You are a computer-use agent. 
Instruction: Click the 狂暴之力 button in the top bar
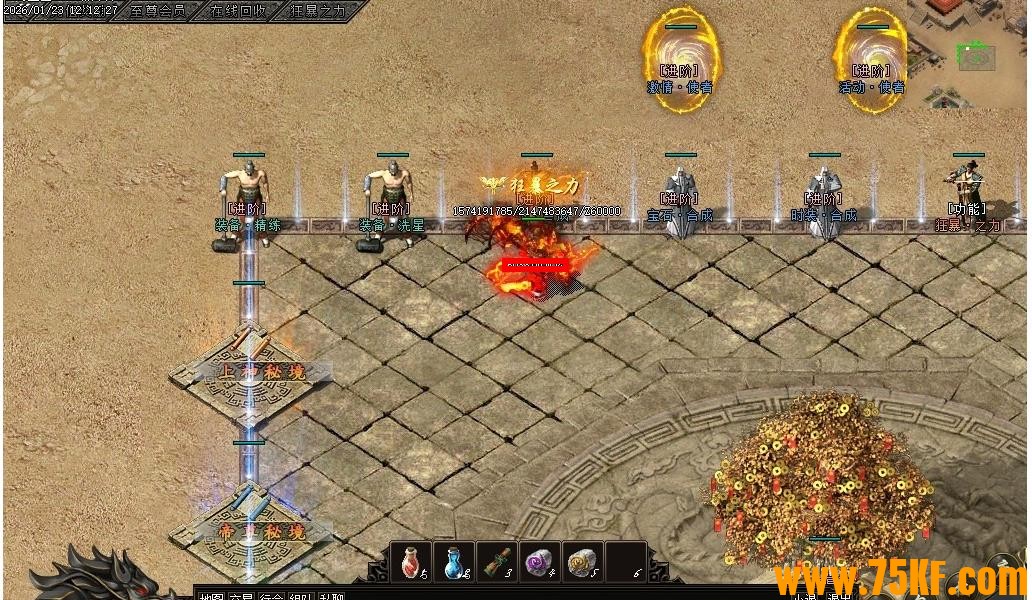(317, 11)
